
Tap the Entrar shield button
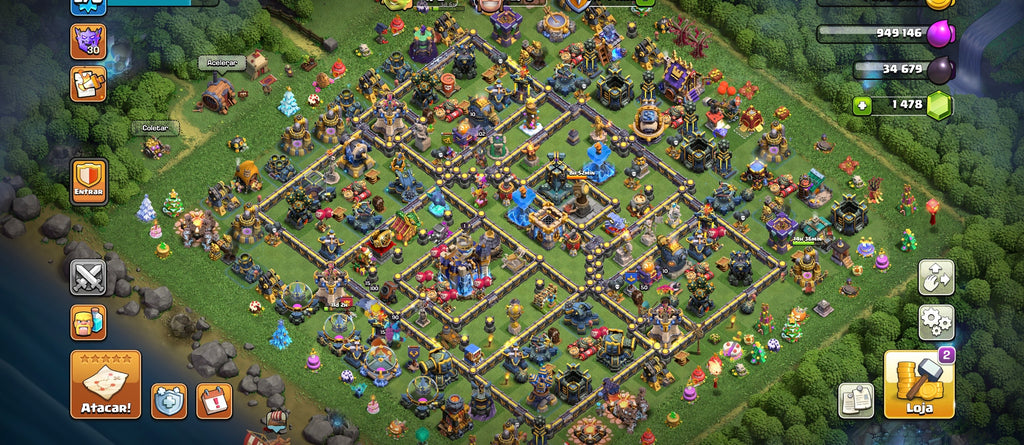pyautogui.click(x=88, y=182)
